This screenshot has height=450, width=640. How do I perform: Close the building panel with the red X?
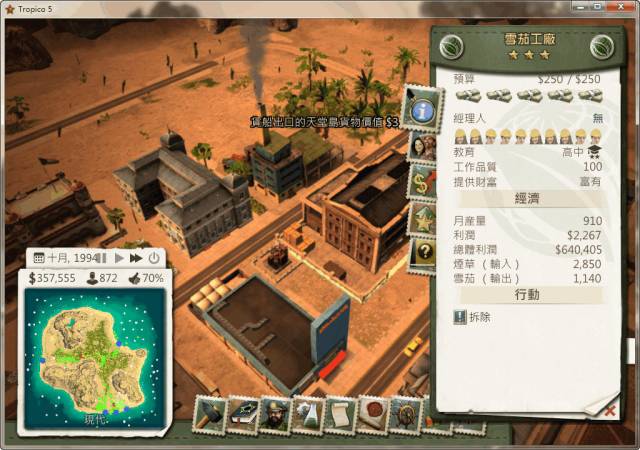coord(611,410)
